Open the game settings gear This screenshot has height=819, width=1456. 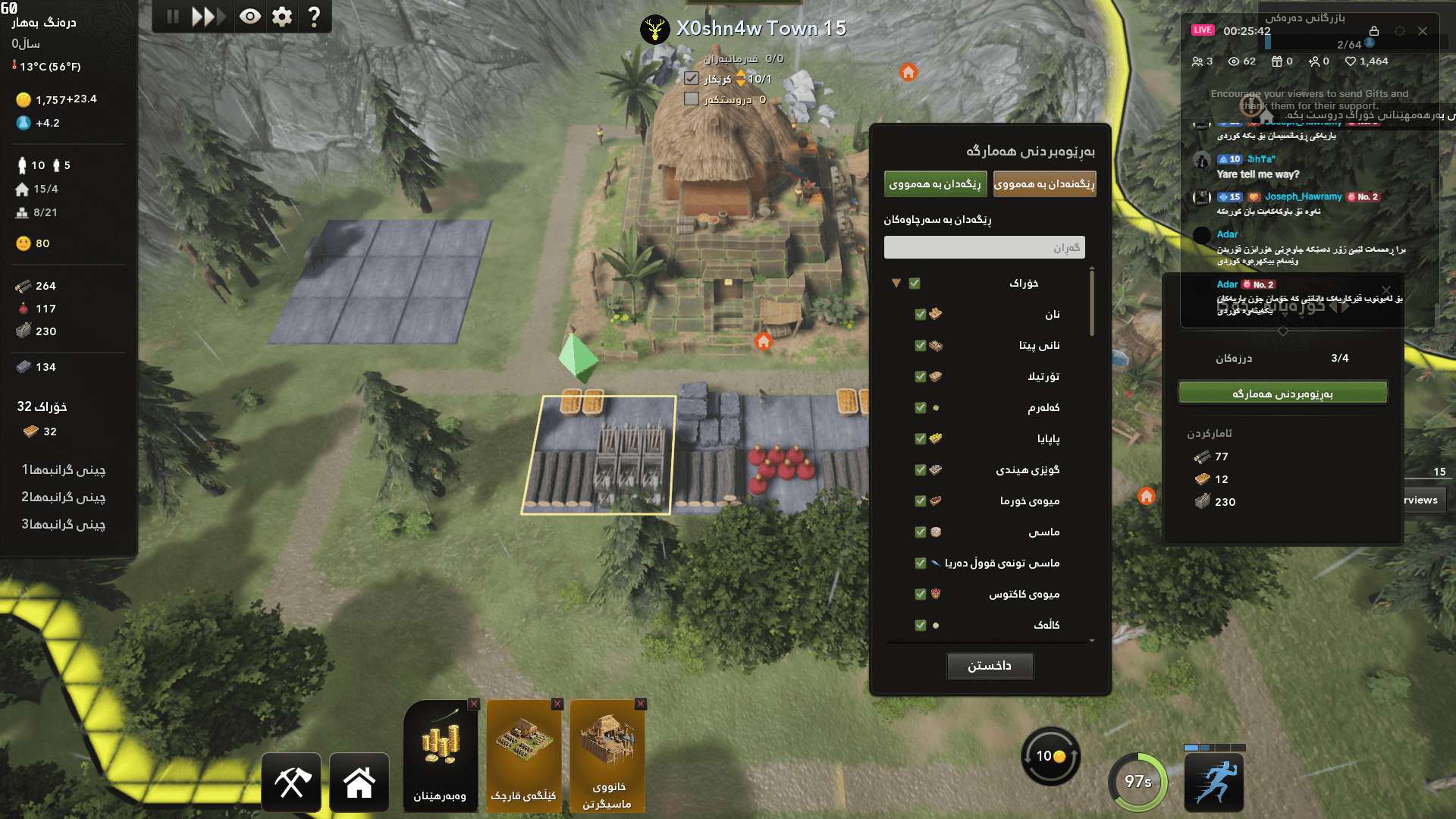coord(281,15)
